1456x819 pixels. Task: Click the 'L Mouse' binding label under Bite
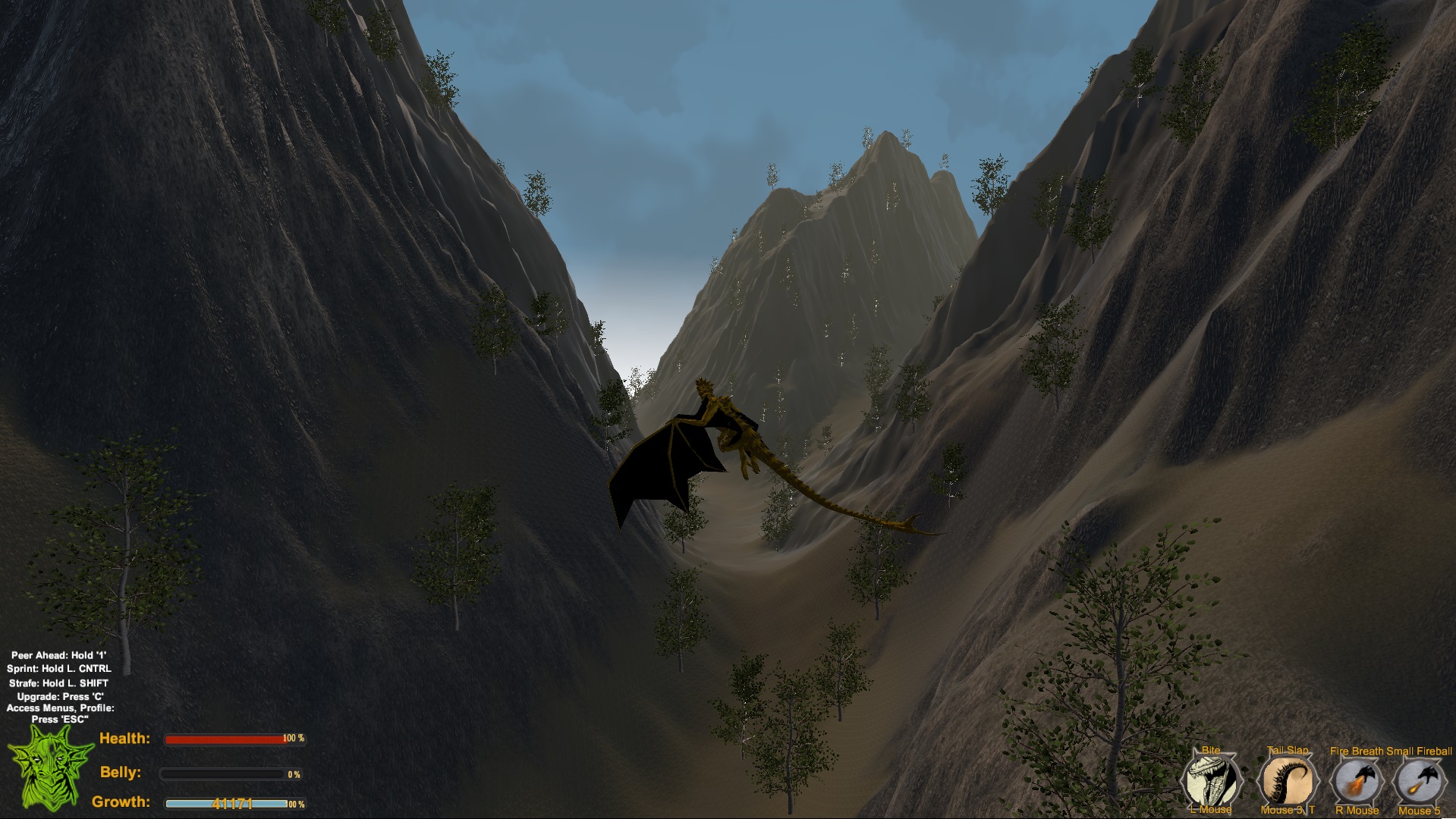pyautogui.click(x=1212, y=811)
